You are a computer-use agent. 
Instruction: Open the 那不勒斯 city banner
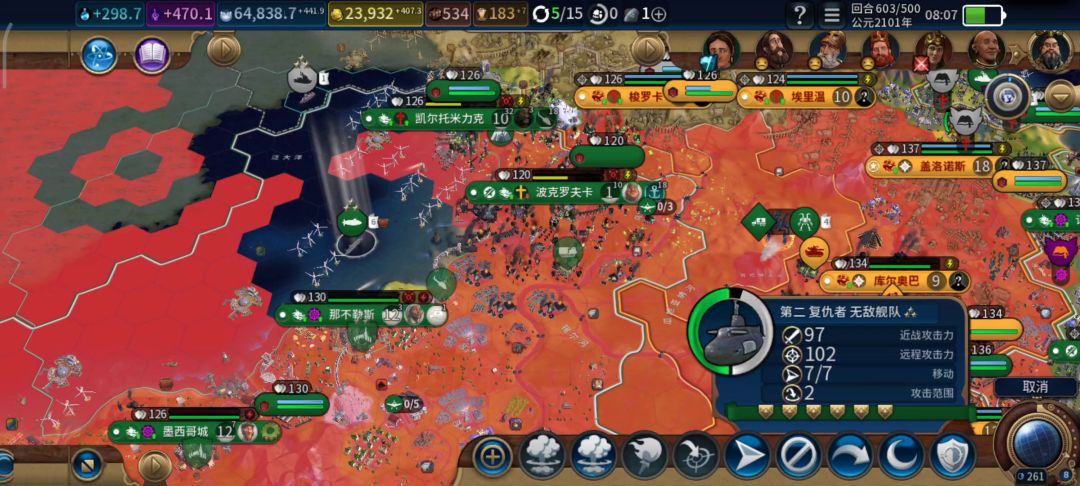tap(351, 314)
